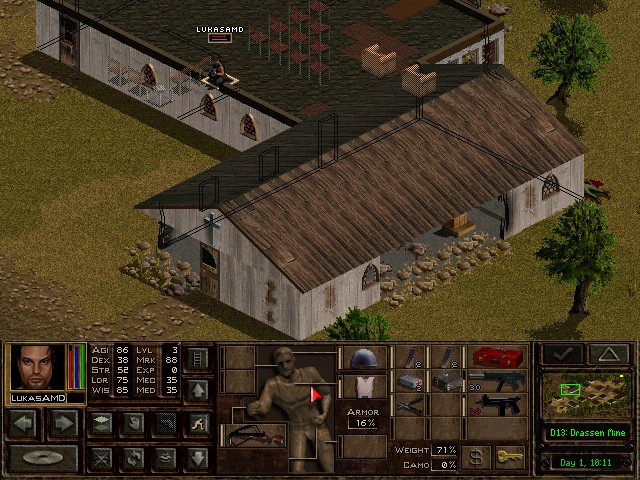Pick the red toolbox inventory item
Viewport: 640px width, 480px height.
tap(498, 357)
